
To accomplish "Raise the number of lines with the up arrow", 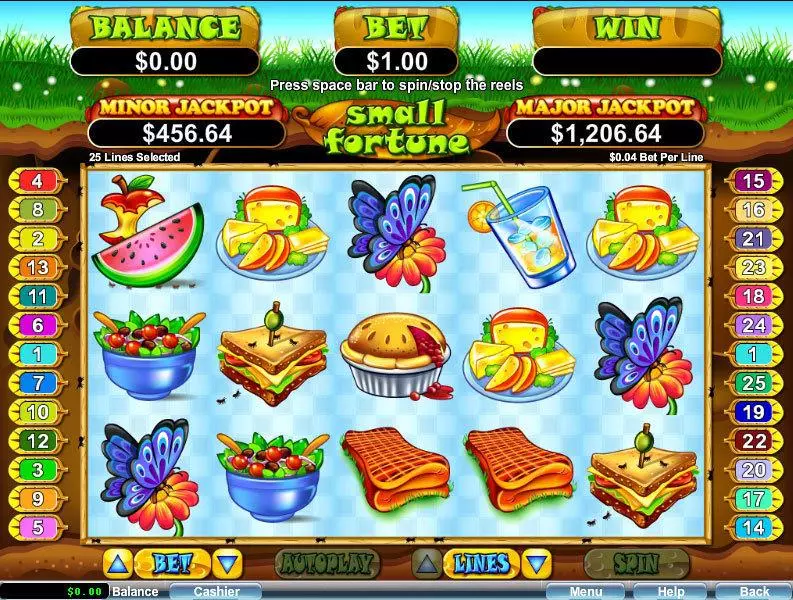I will click(x=426, y=563).
